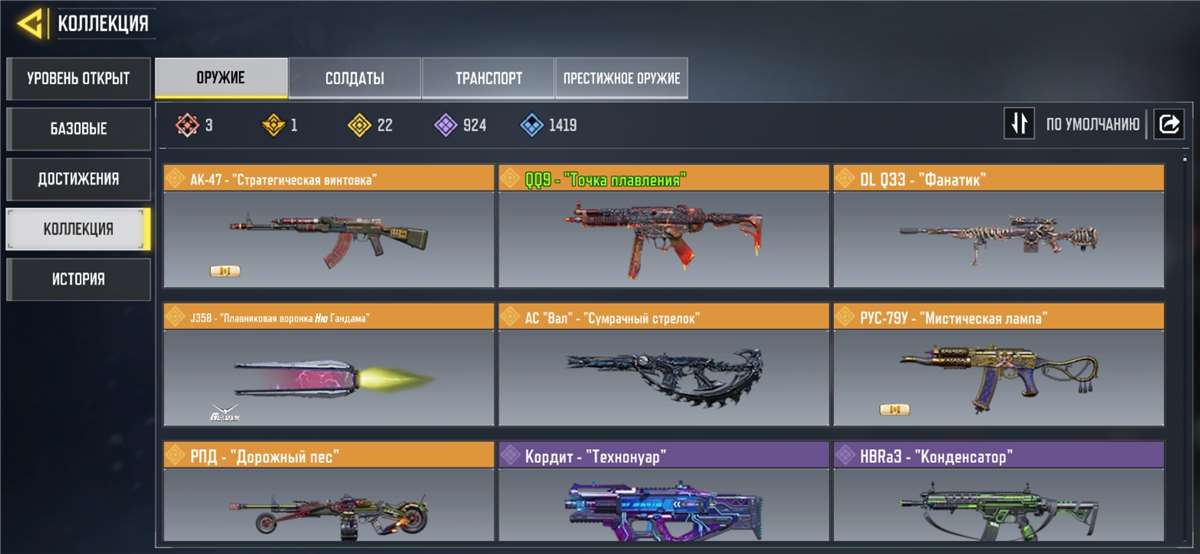Open the Достижения section
This screenshot has height=554, width=1200.
(78, 179)
